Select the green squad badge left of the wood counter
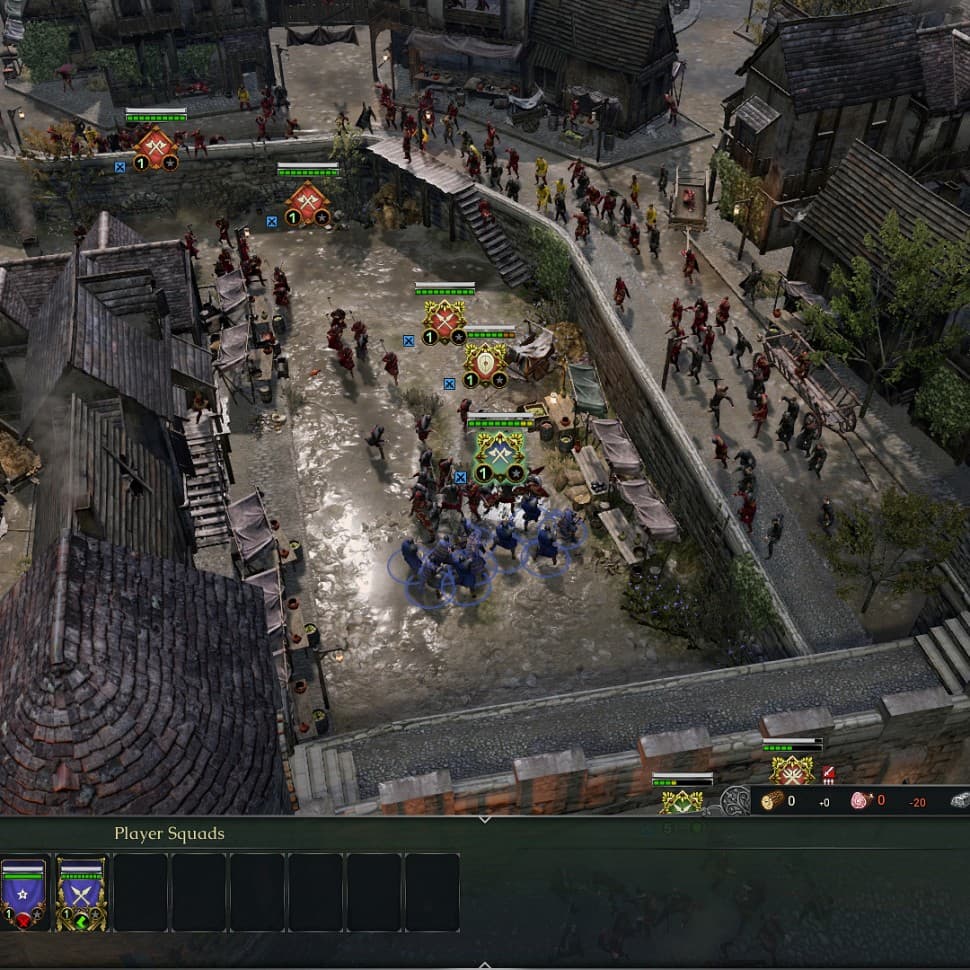Screen dimensions: 970x970 click(682, 800)
